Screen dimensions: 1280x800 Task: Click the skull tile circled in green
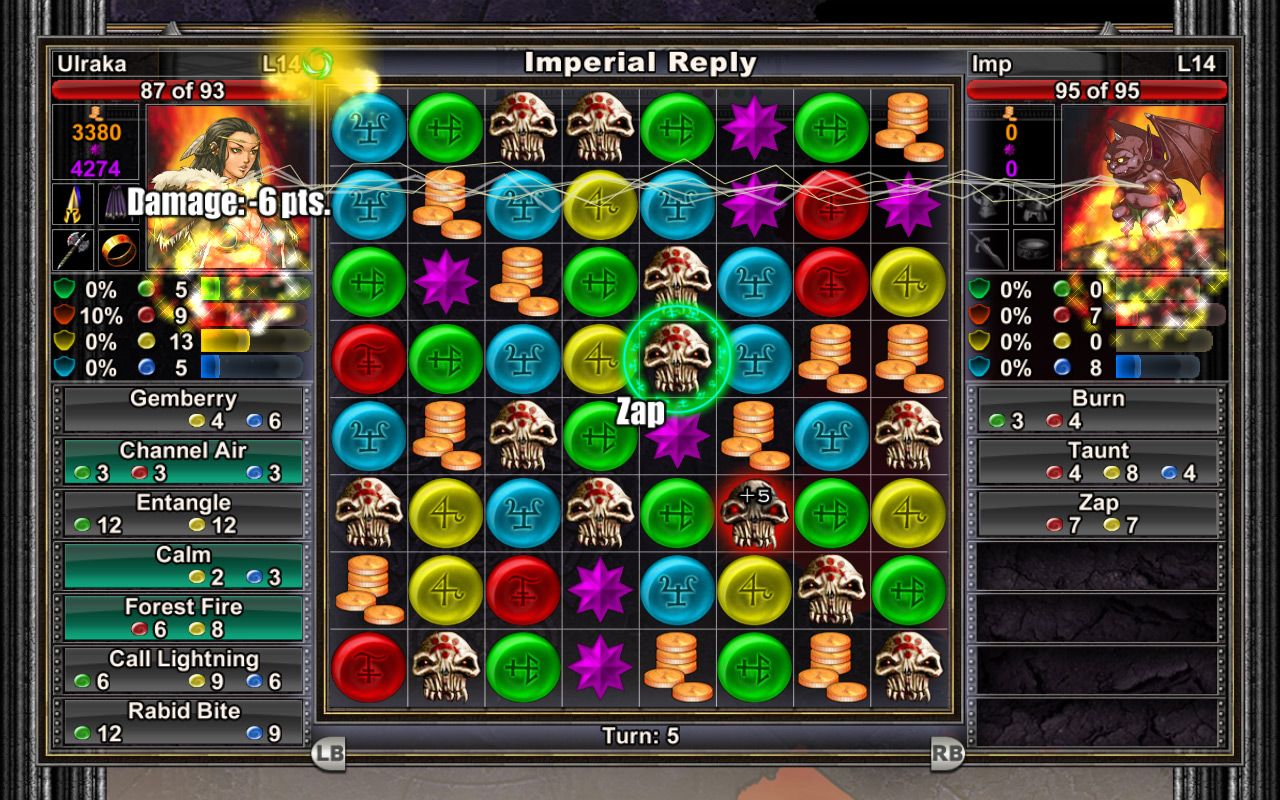coord(678,358)
